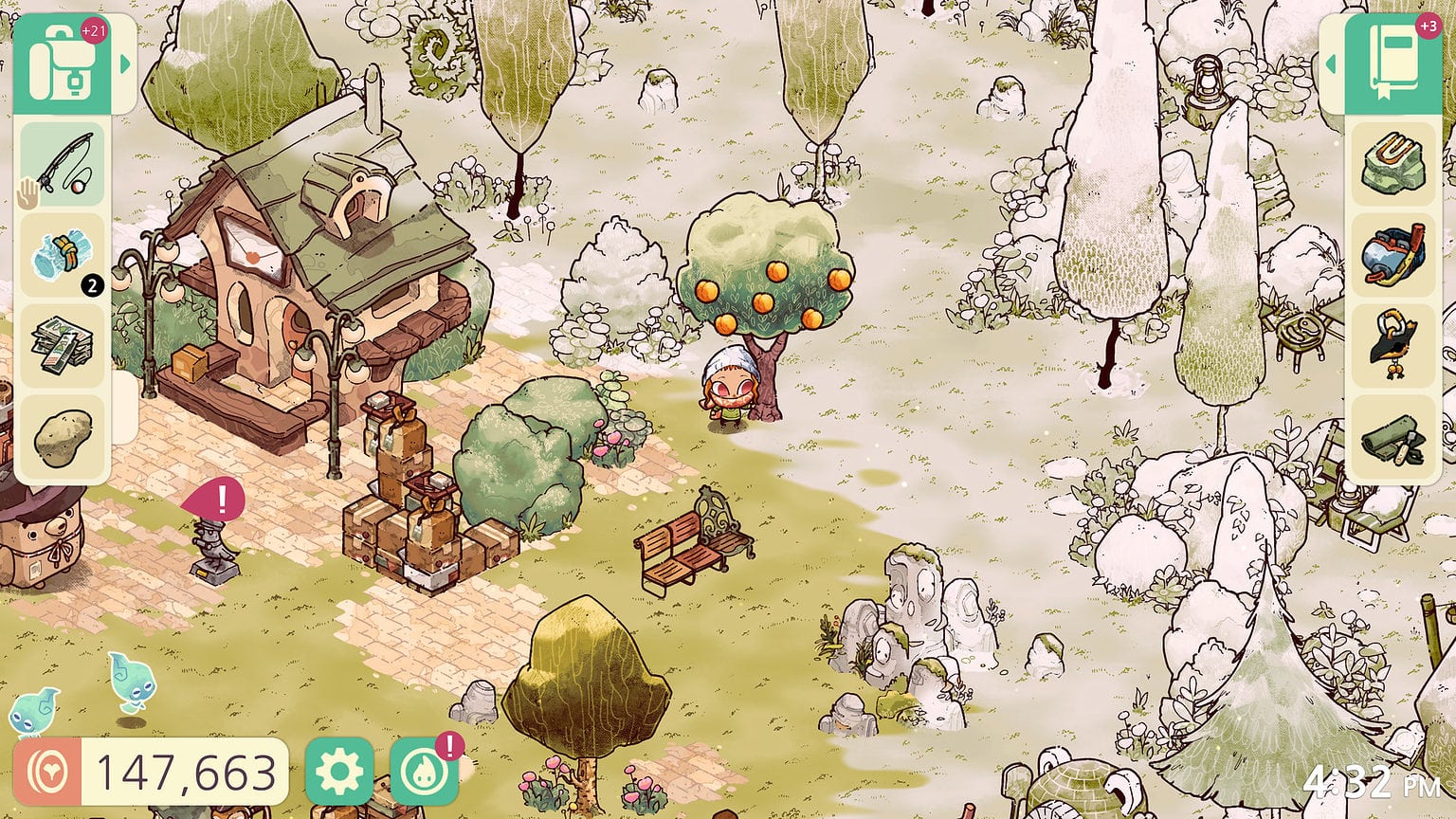
Task: Select the stack of letters item
Action: [63, 344]
